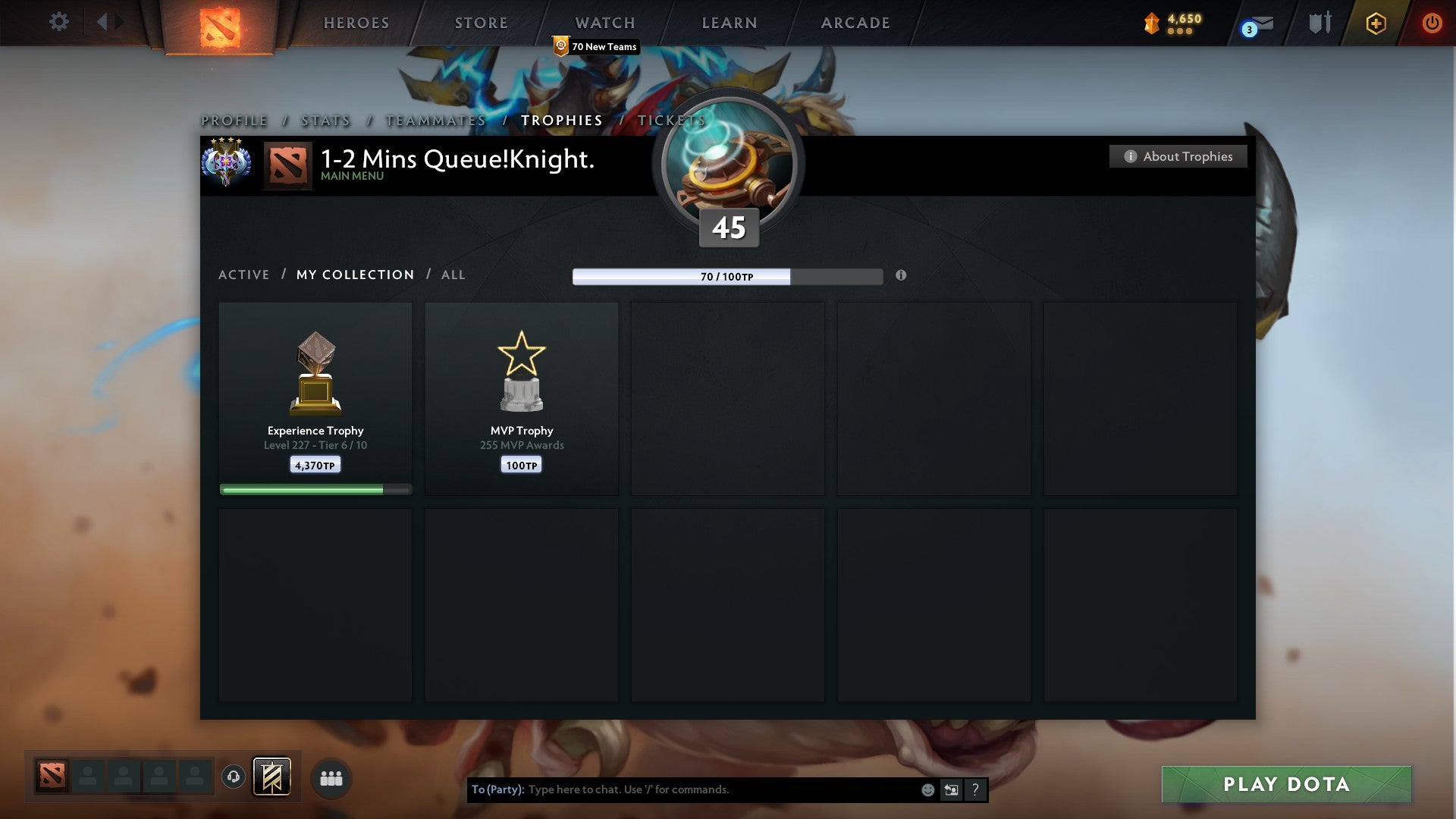Switch to the STATS tab

(325, 120)
